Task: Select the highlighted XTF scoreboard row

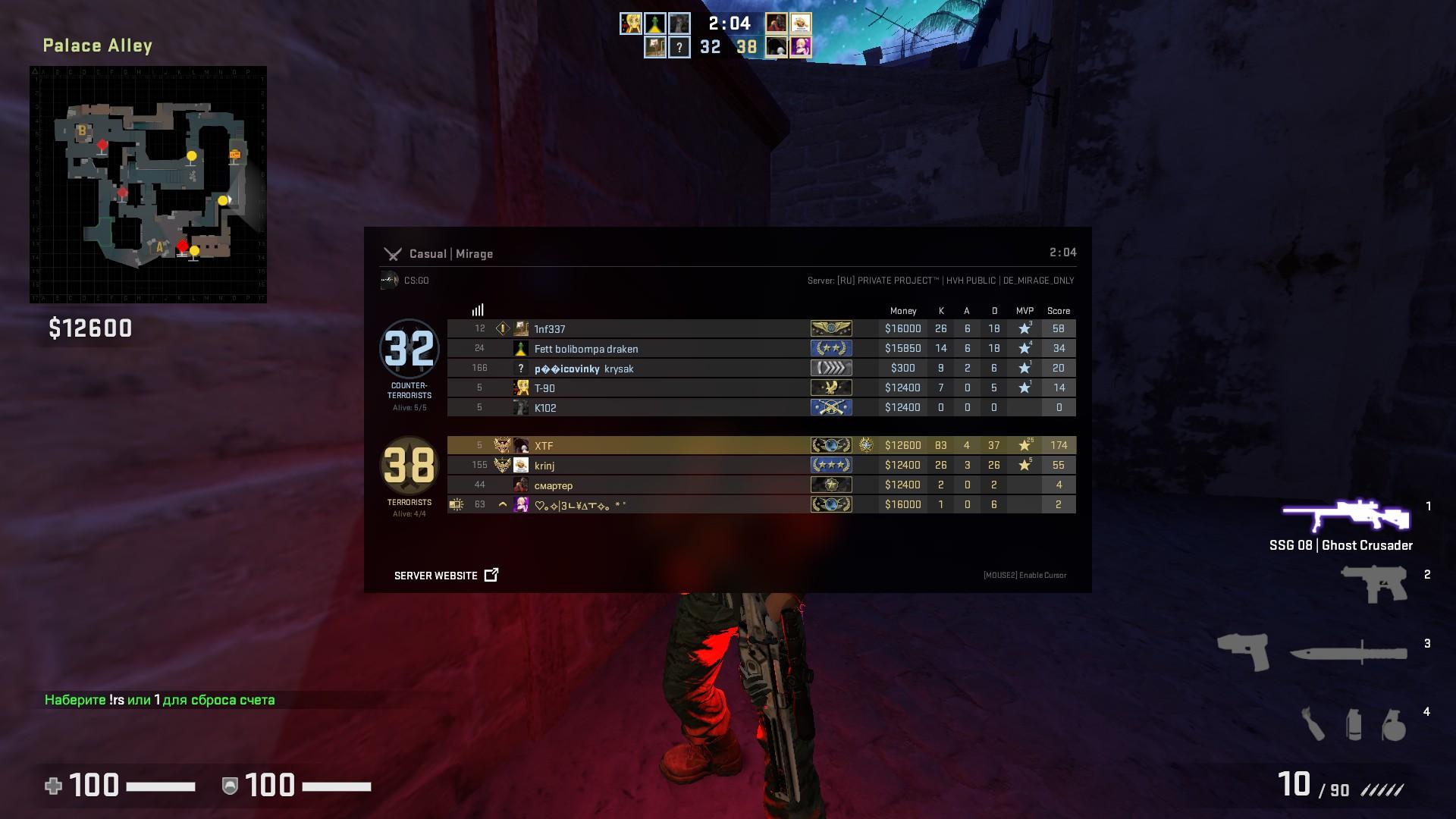Action: coord(682,445)
